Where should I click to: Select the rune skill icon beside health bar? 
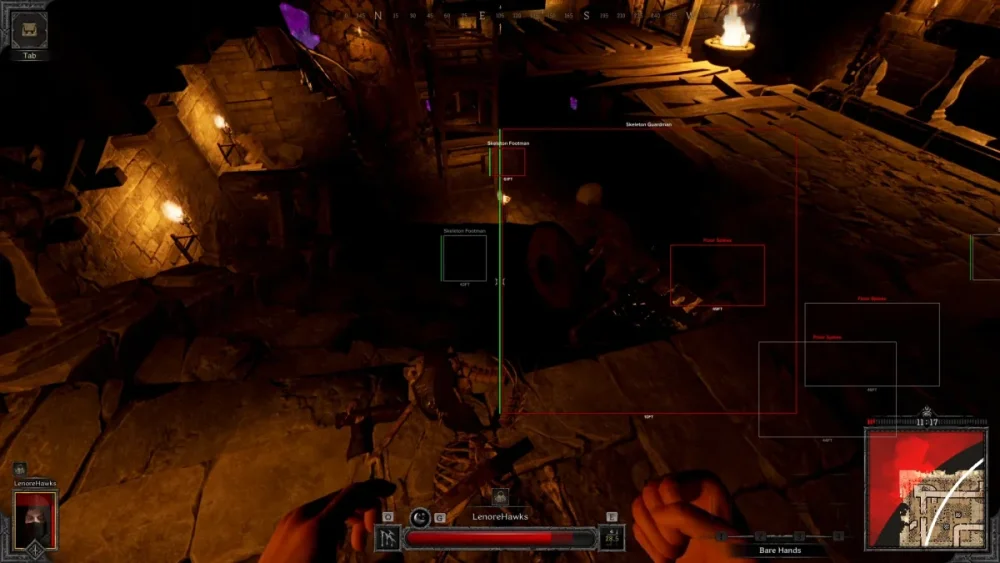[387, 538]
